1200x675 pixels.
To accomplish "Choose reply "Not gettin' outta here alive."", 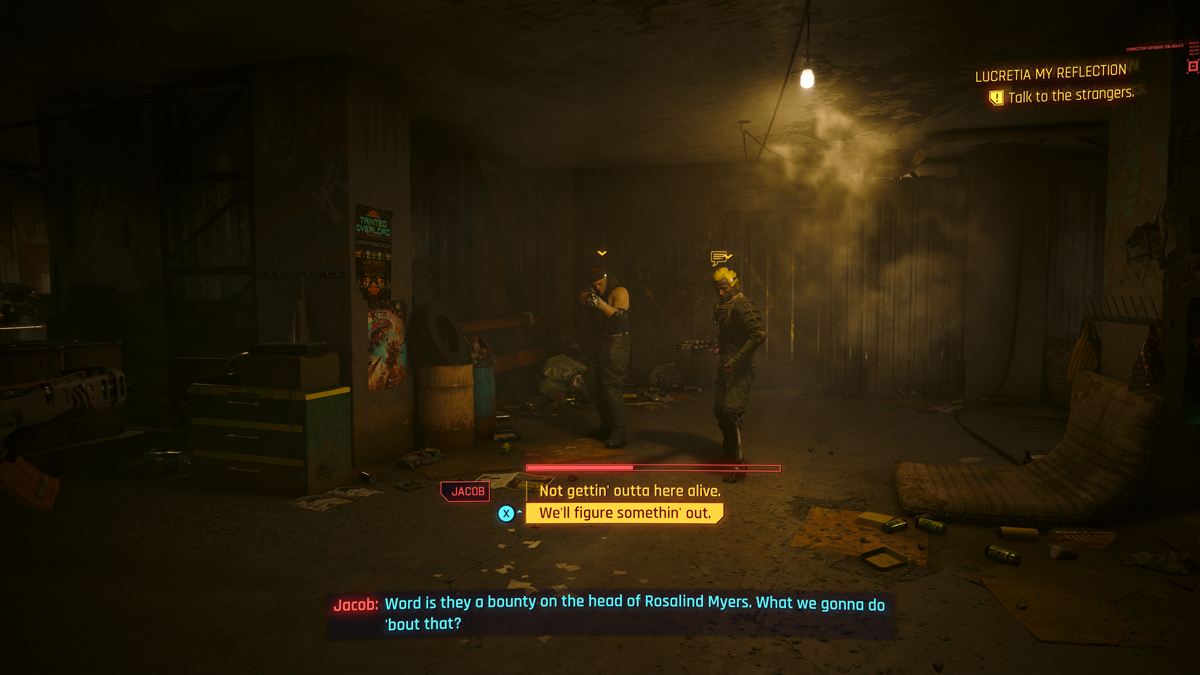I will (629, 491).
